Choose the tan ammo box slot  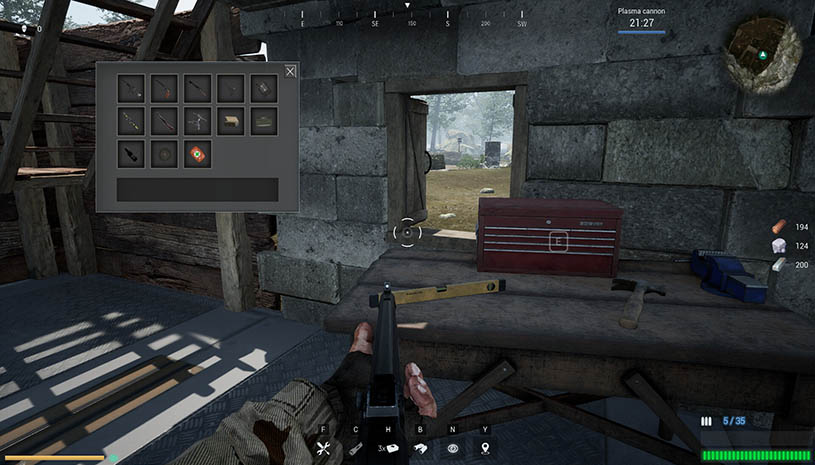click(230, 121)
